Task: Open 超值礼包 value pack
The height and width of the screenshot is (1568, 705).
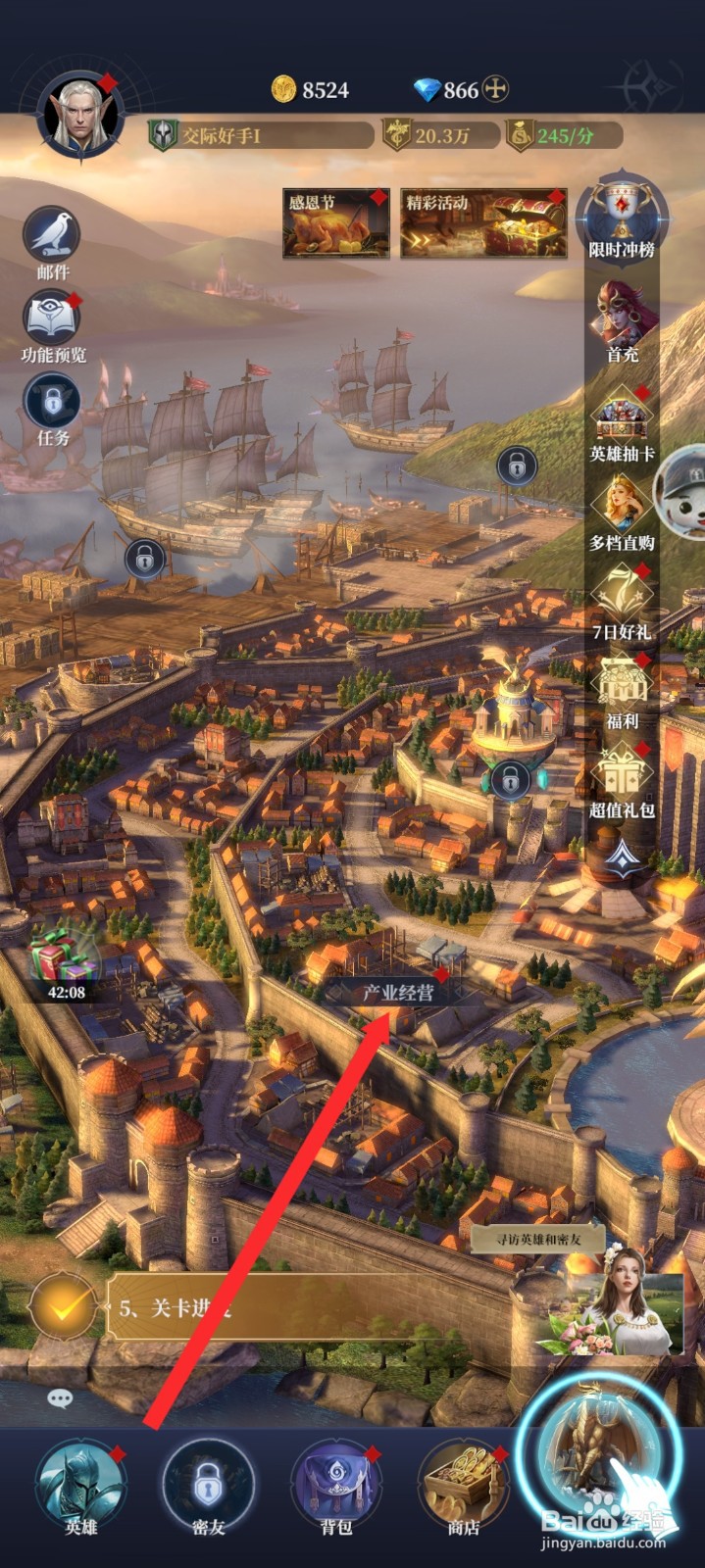Action: (622, 779)
